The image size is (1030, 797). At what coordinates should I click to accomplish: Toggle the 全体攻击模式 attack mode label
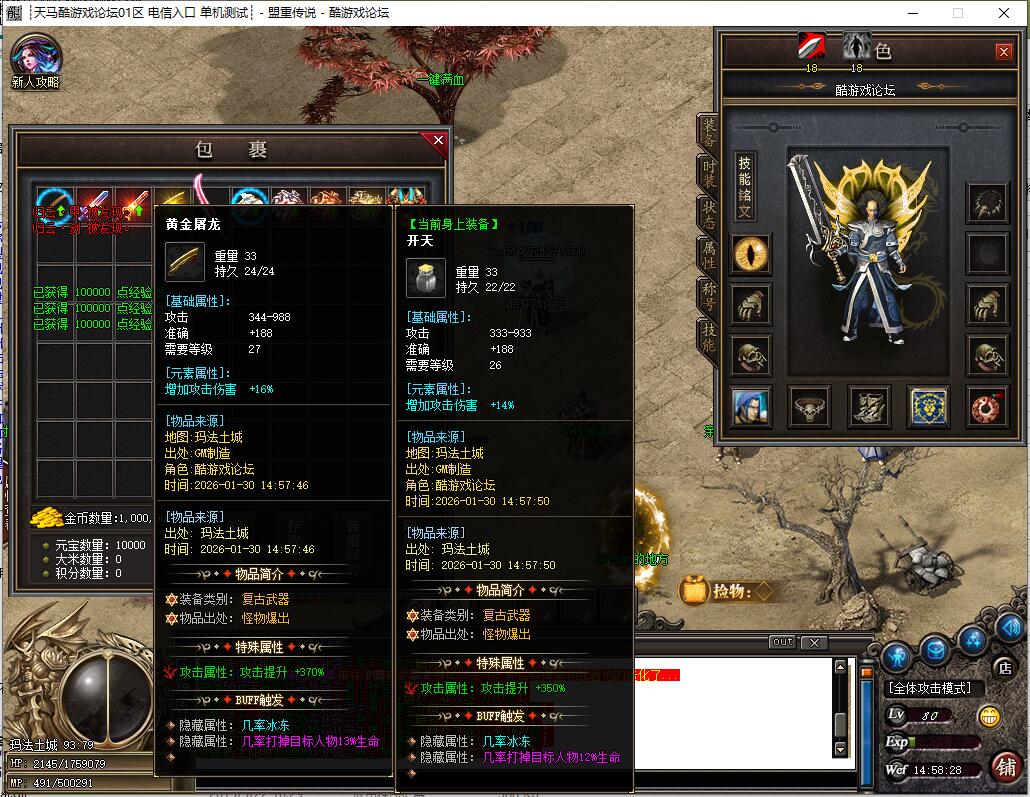pos(929,688)
